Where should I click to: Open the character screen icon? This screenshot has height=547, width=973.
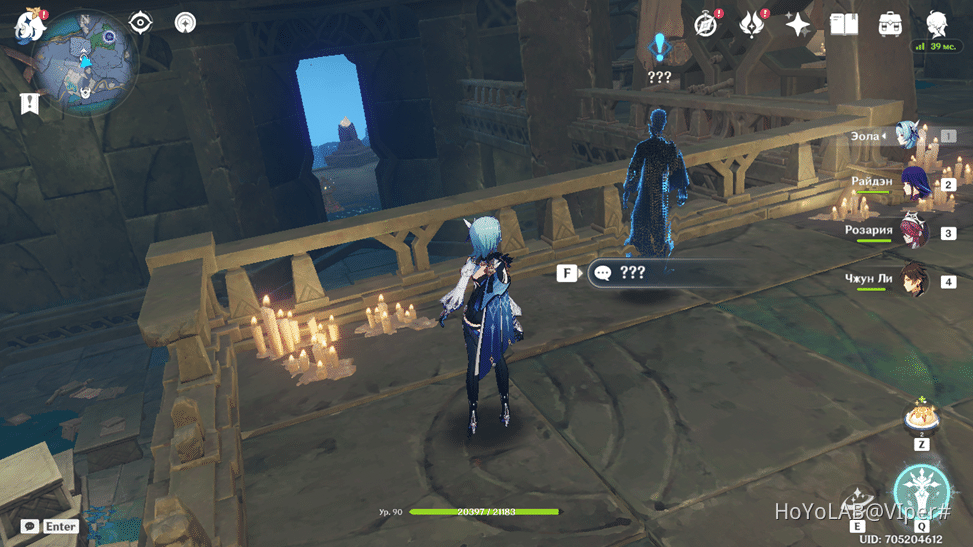(937, 24)
